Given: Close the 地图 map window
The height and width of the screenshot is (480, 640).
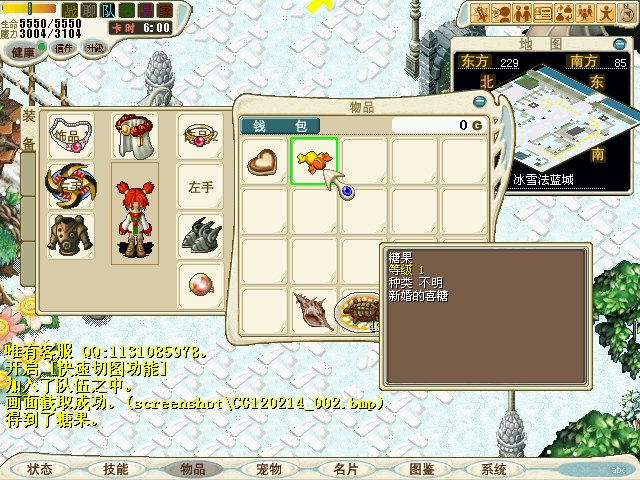Looking at the screenshot, I should coord(621,43).
